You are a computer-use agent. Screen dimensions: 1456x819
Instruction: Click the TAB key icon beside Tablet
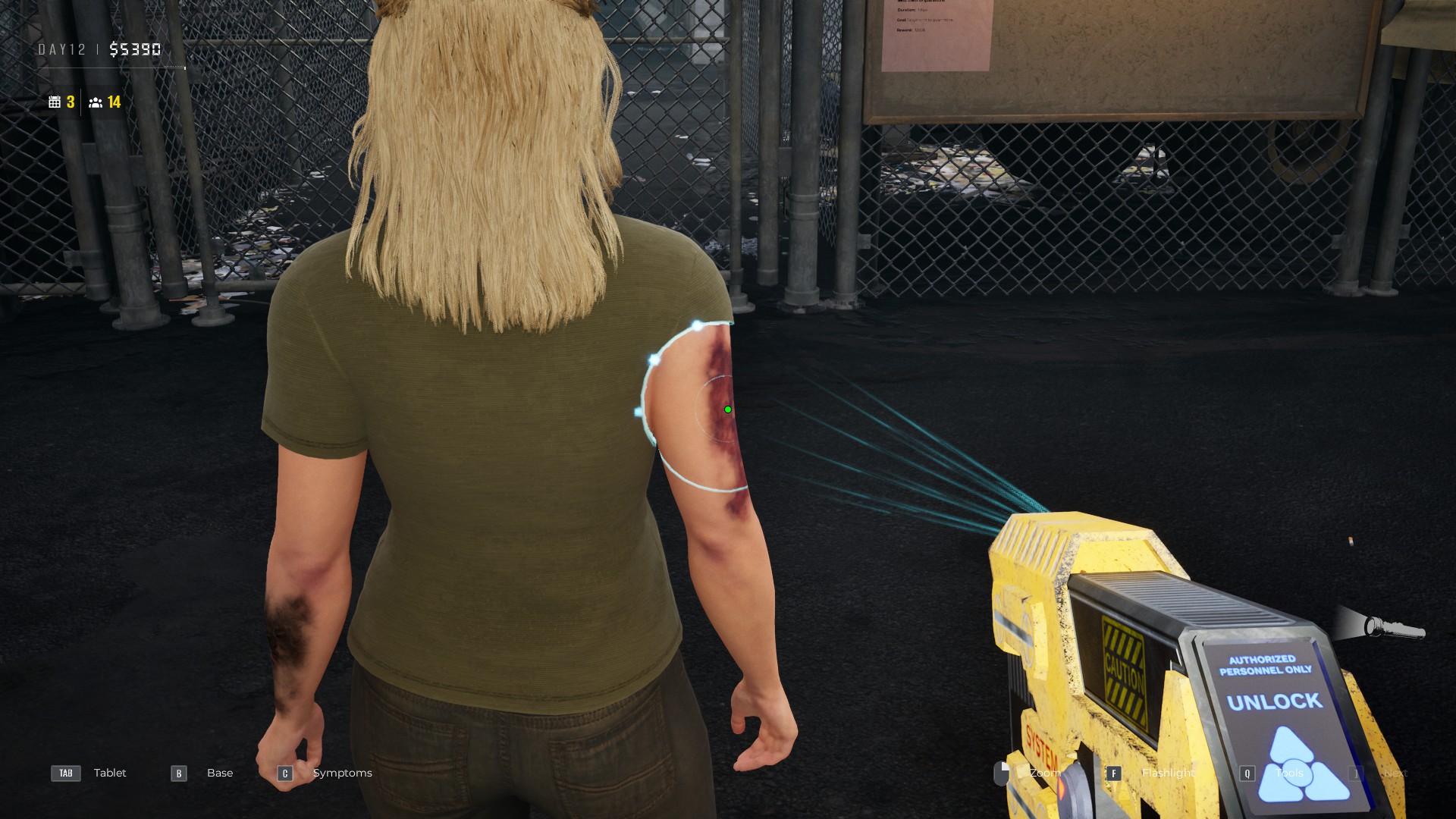(65, 773)
